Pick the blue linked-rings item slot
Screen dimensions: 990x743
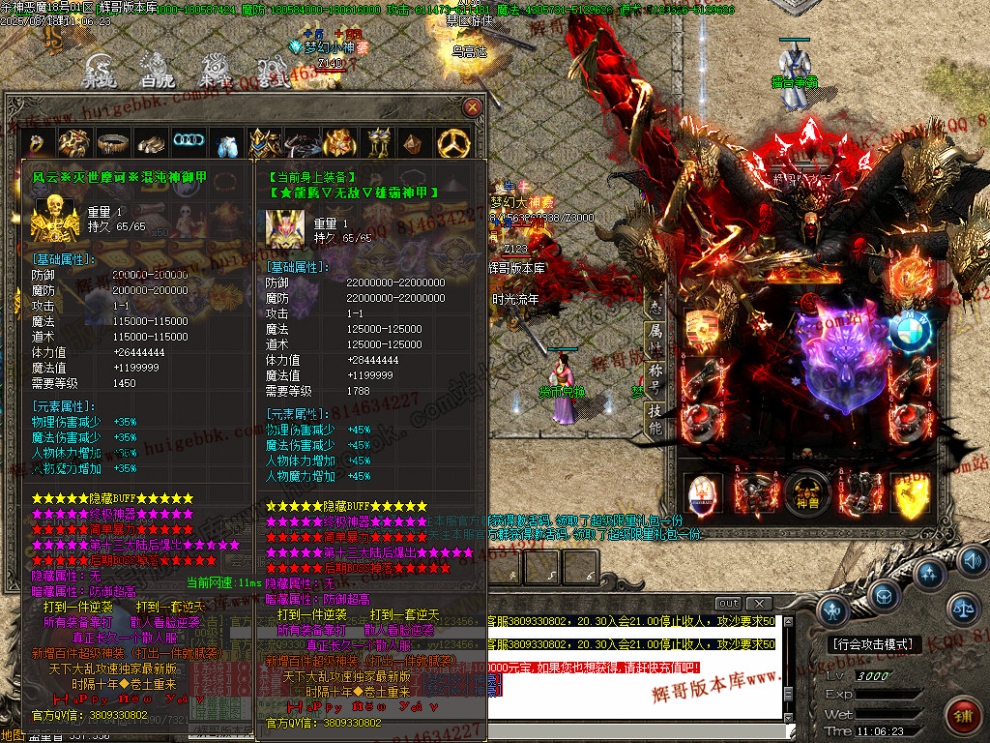click(189, 142)
